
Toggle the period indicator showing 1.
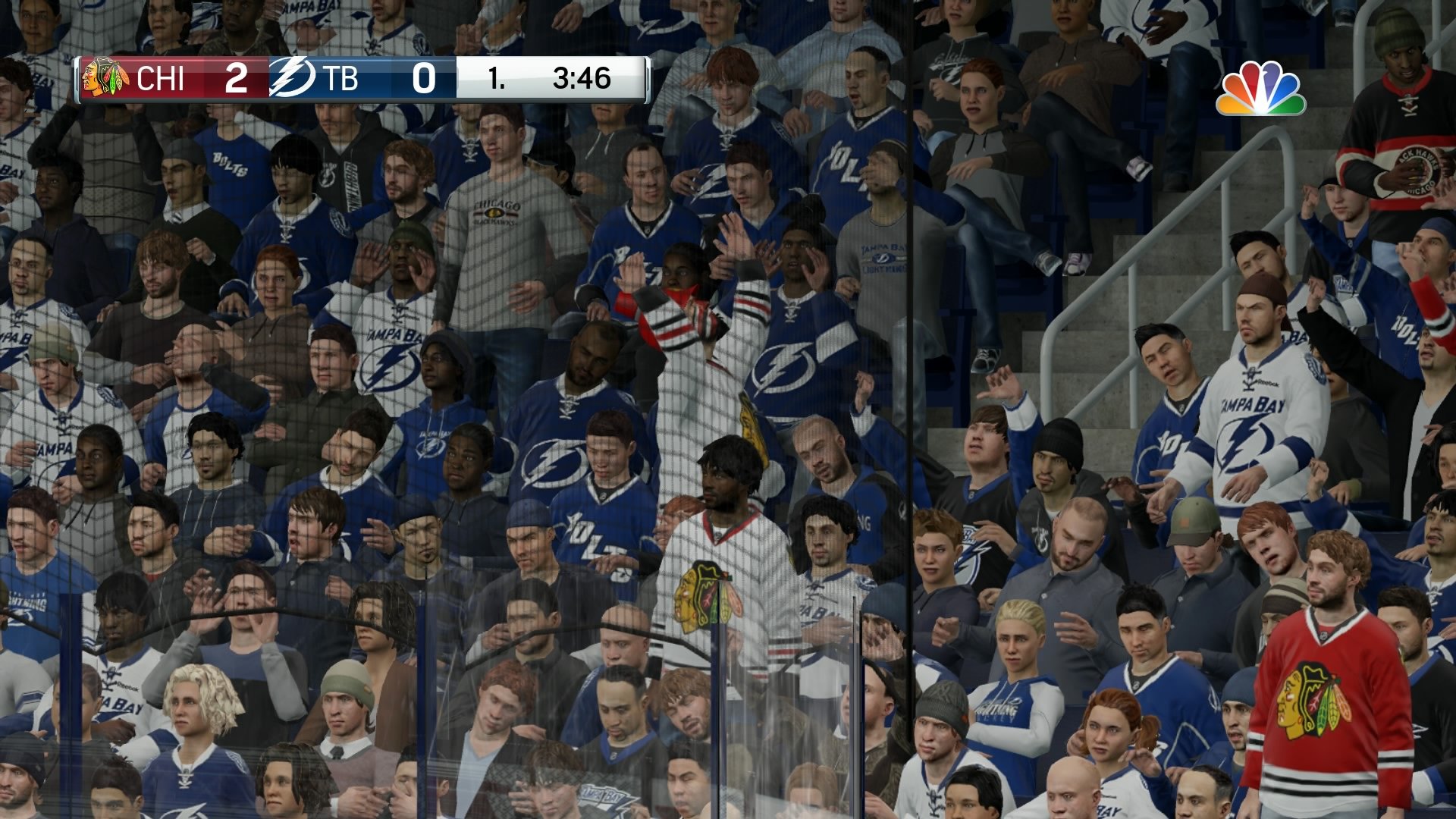497,80
